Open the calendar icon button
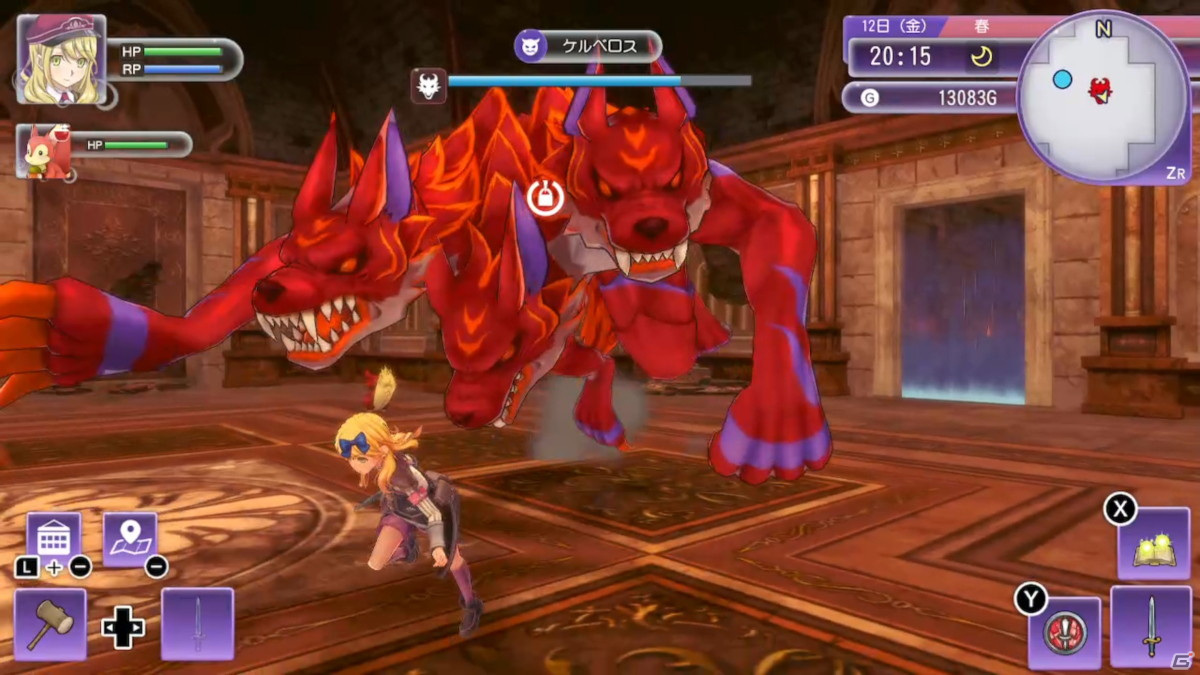Viewport: 1200px width, 675px height. pos(53,540)
